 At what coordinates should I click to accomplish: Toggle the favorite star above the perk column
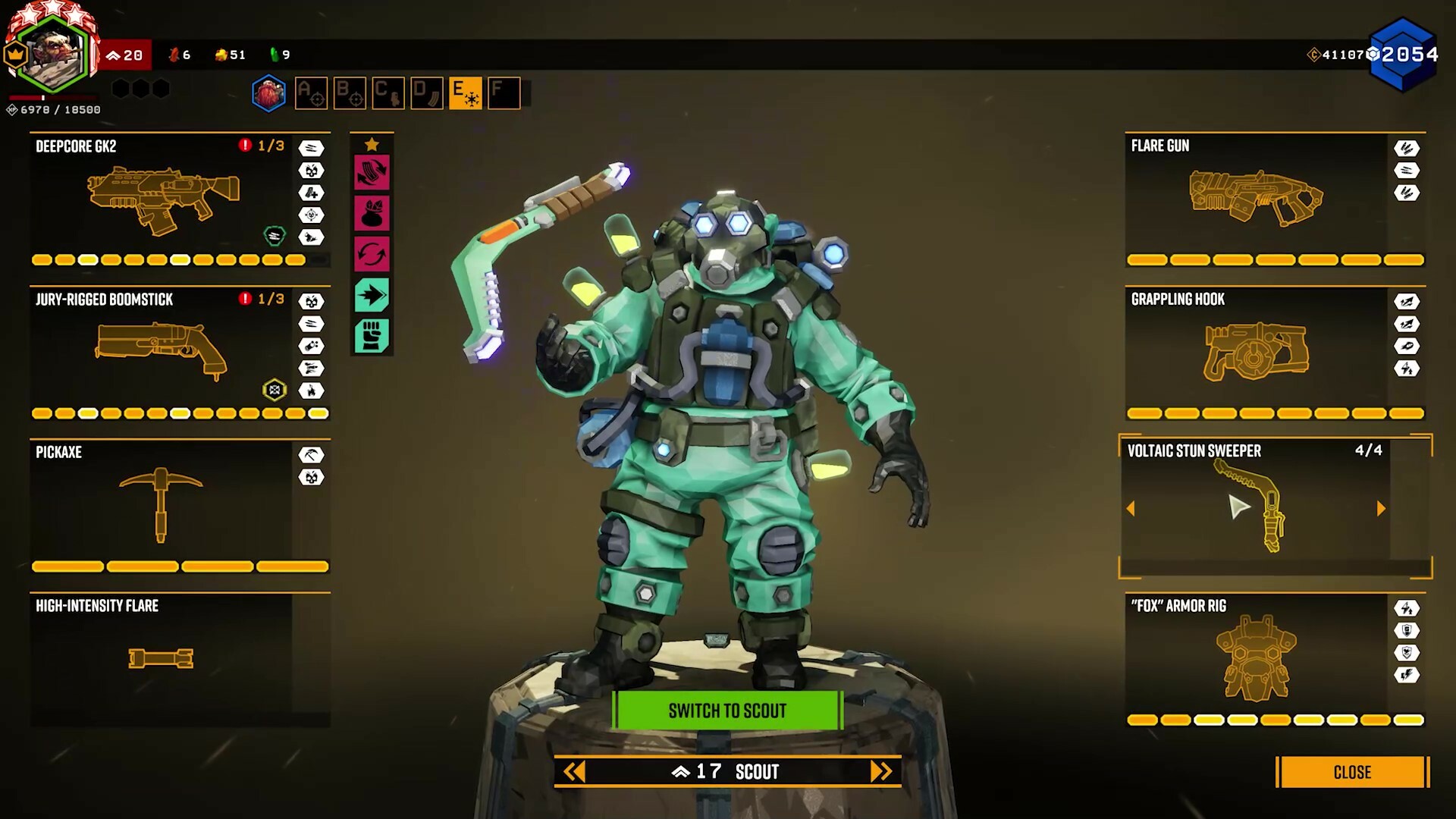tap(372, 143)
